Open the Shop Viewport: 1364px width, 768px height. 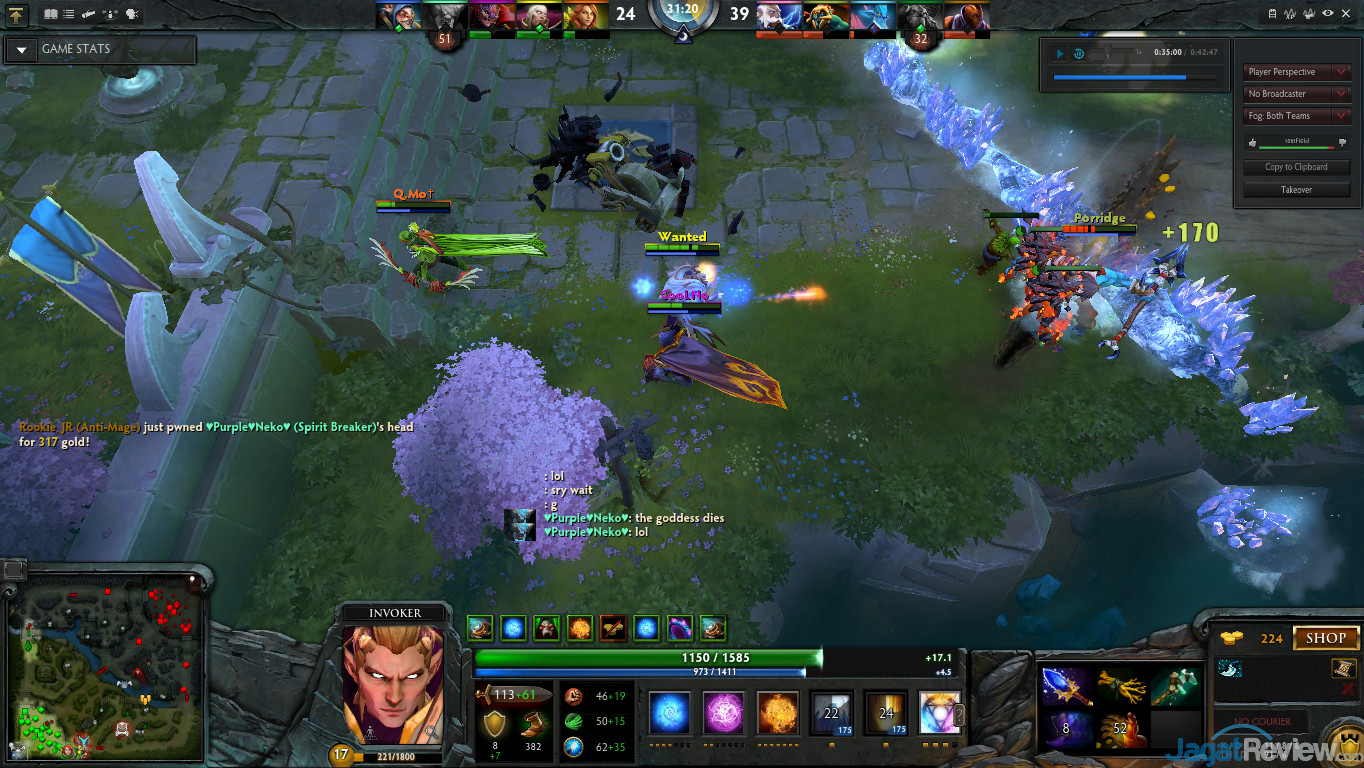click(x=1325, y=638)
